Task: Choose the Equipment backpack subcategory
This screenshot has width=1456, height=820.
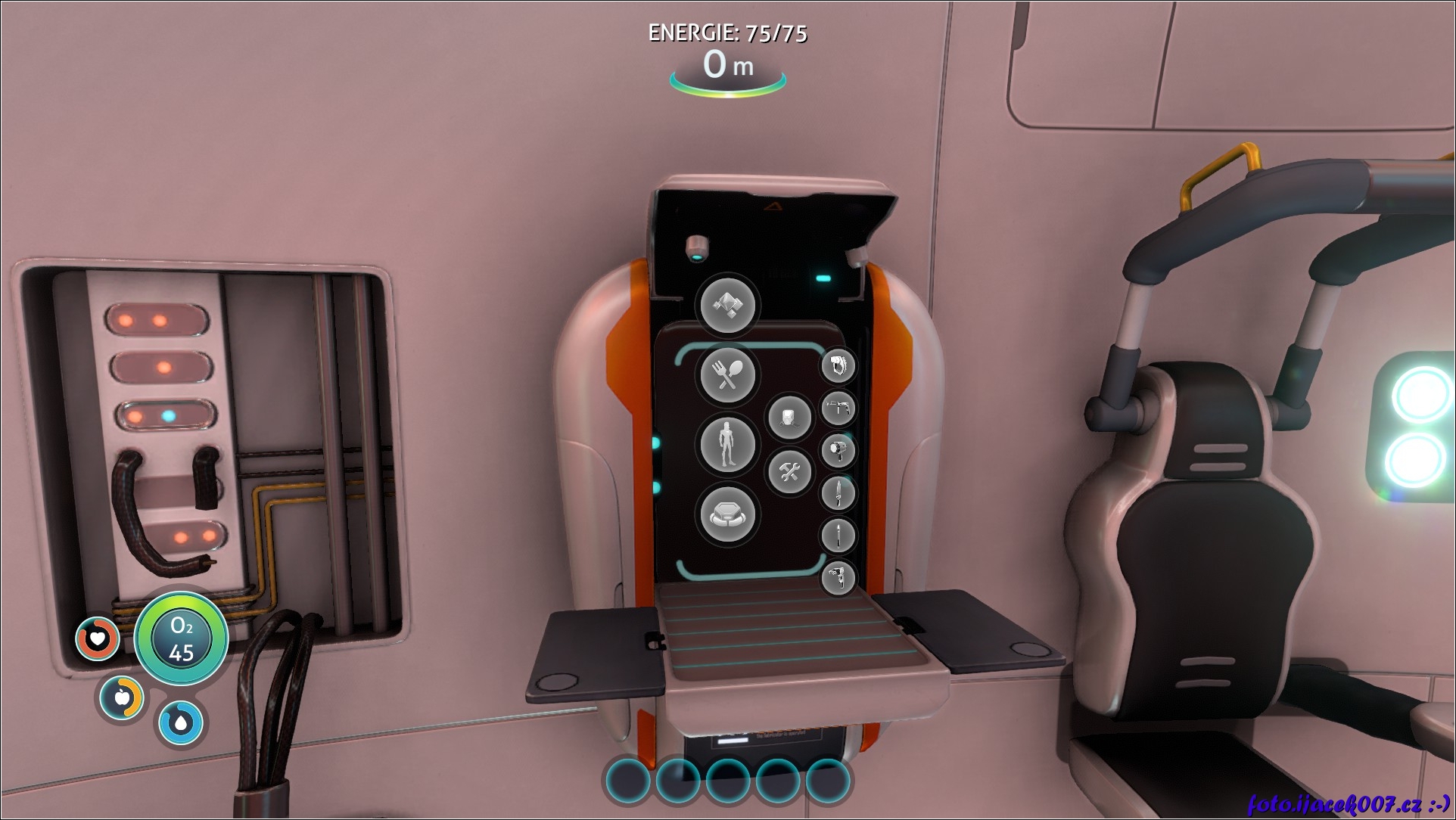Action: pyautogui.click(x=789, y=417)
